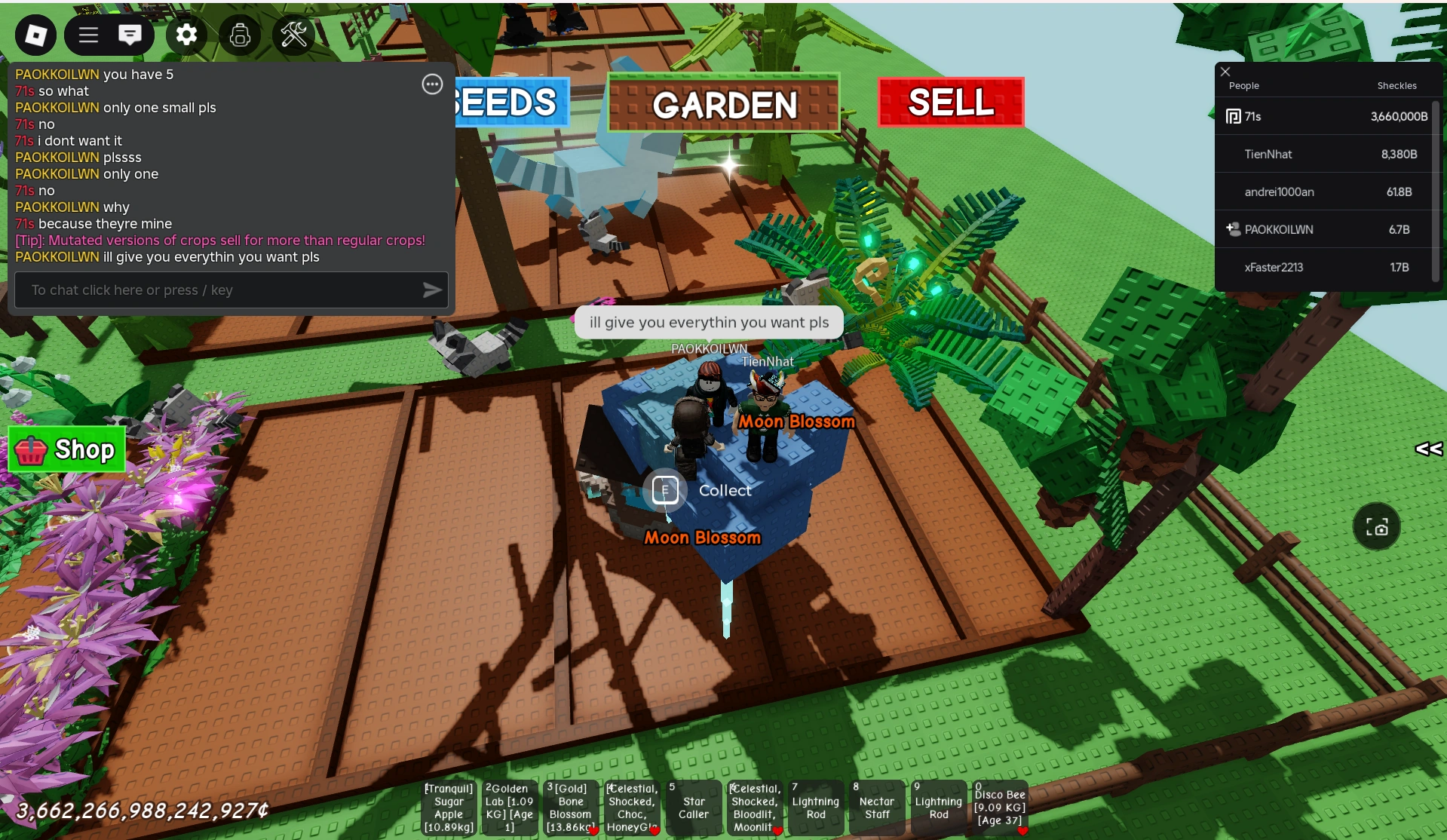Image resolution: width=1447 pixels, height=840 pixels.
Task: Open the chat options ellipsis
Action: [431, 84]
